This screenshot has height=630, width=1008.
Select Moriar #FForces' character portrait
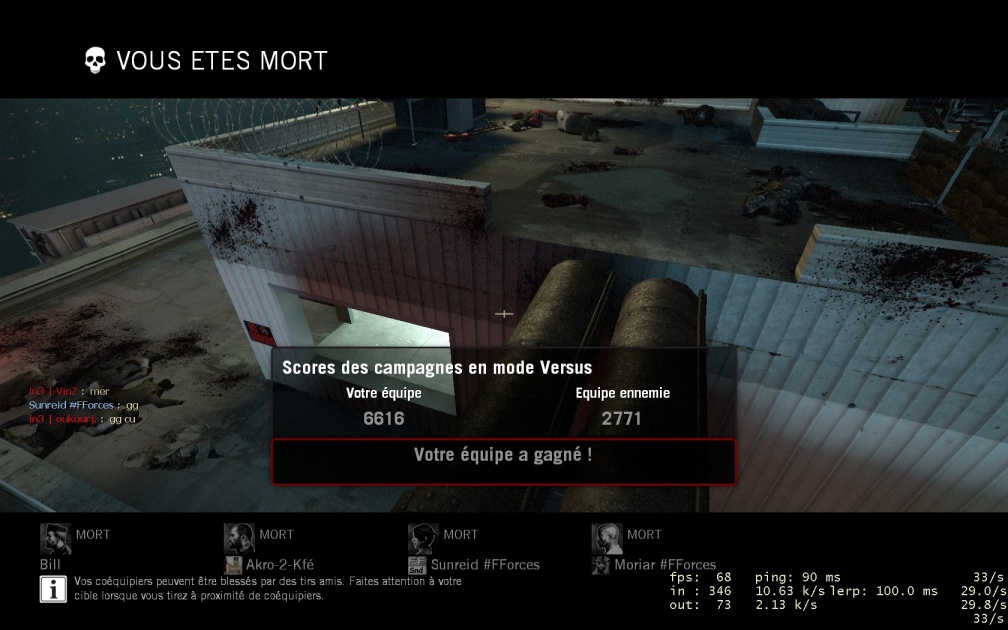[607, 539]
